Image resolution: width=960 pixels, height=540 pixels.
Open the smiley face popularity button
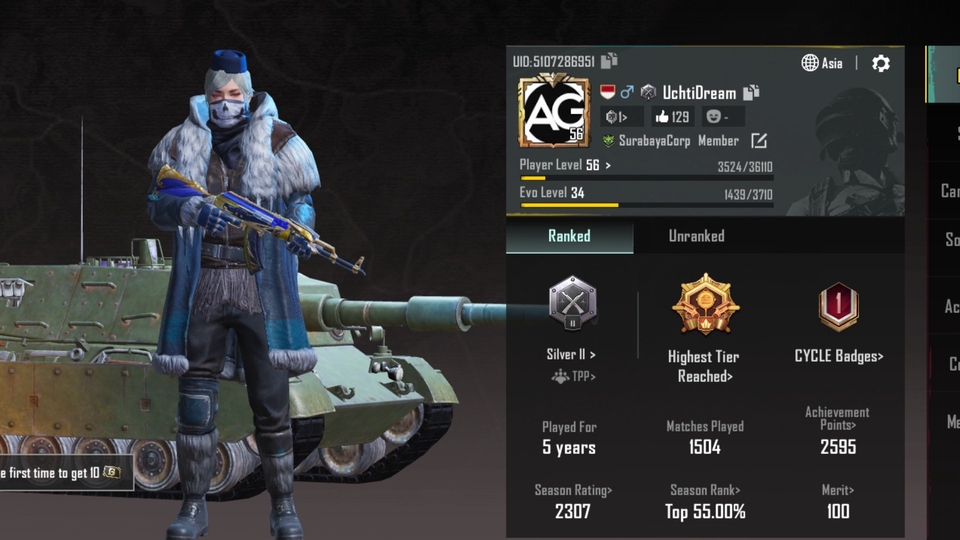tap(718, 117)
